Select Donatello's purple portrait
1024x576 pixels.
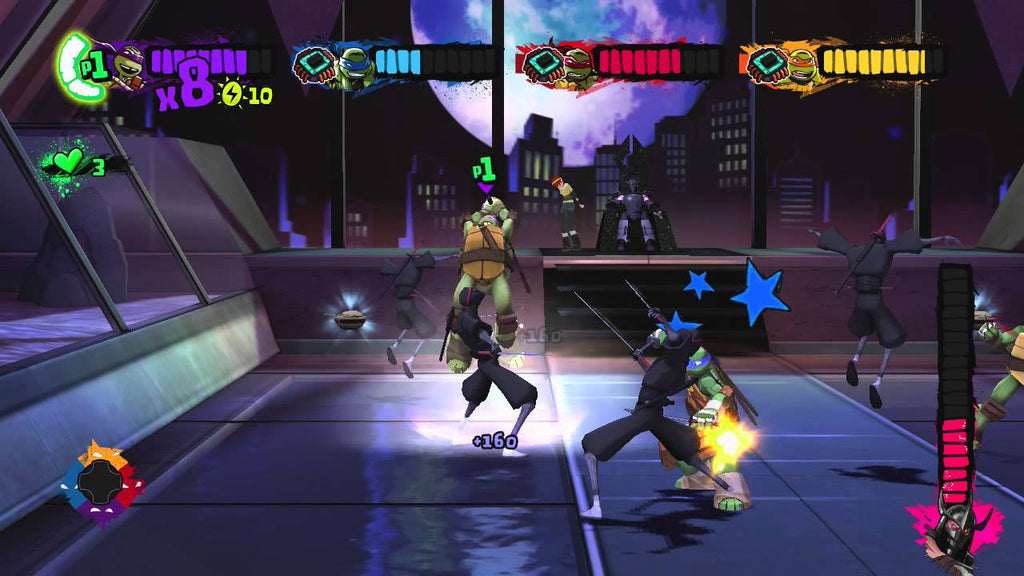pos(126,67)
